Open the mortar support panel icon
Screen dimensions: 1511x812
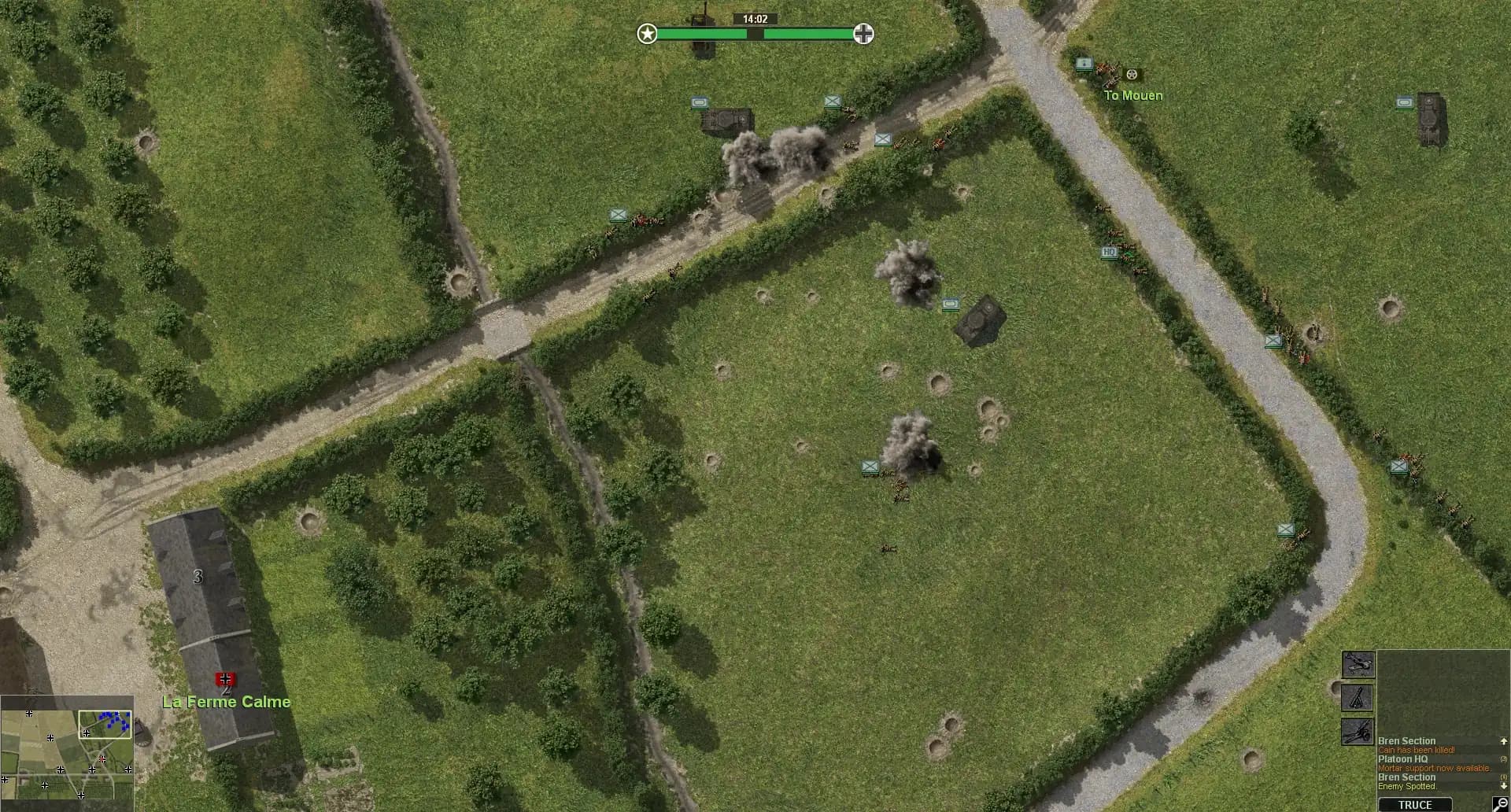[x=1357, y=698]
